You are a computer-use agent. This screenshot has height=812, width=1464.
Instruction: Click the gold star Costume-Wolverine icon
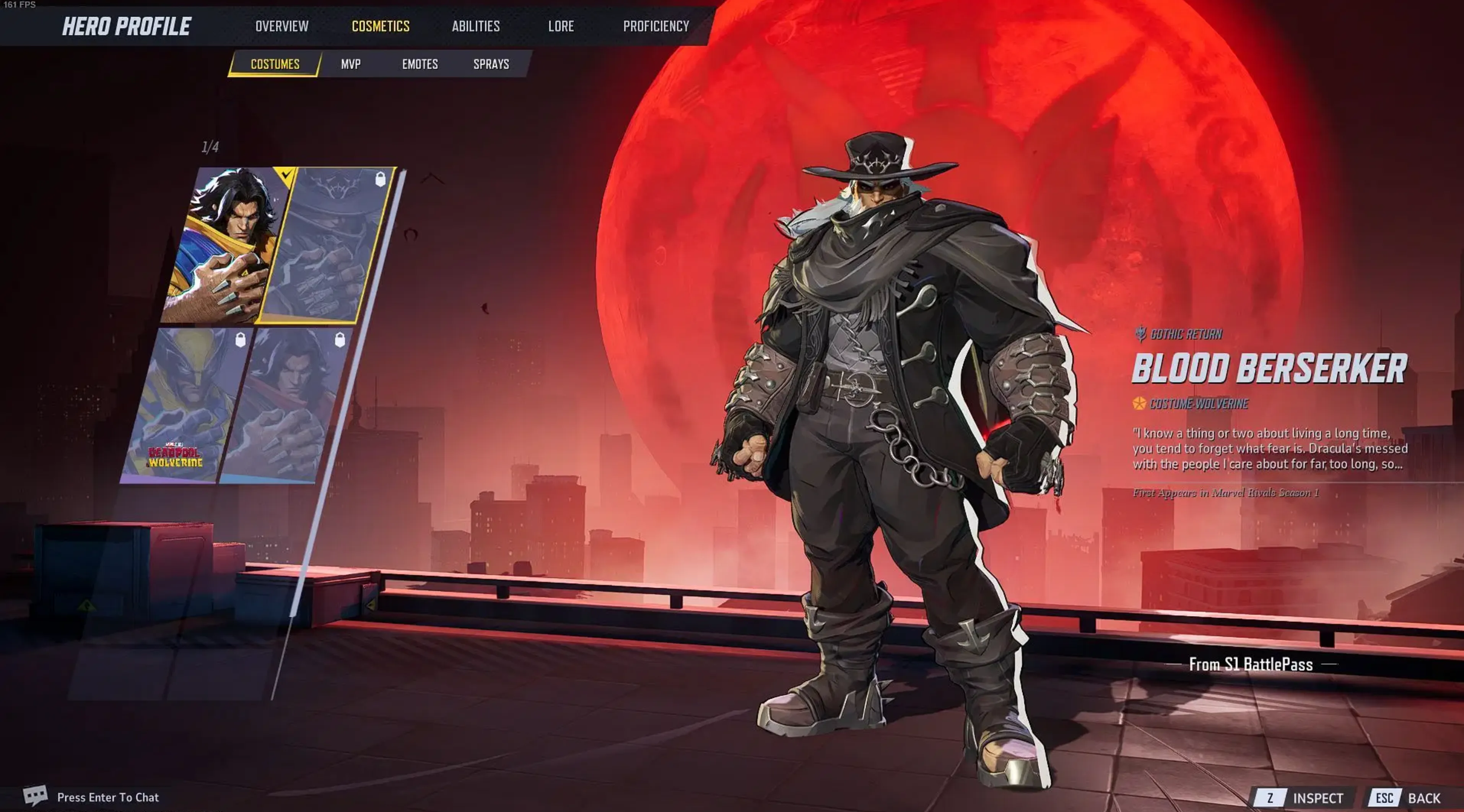[x=1140, y=405]
